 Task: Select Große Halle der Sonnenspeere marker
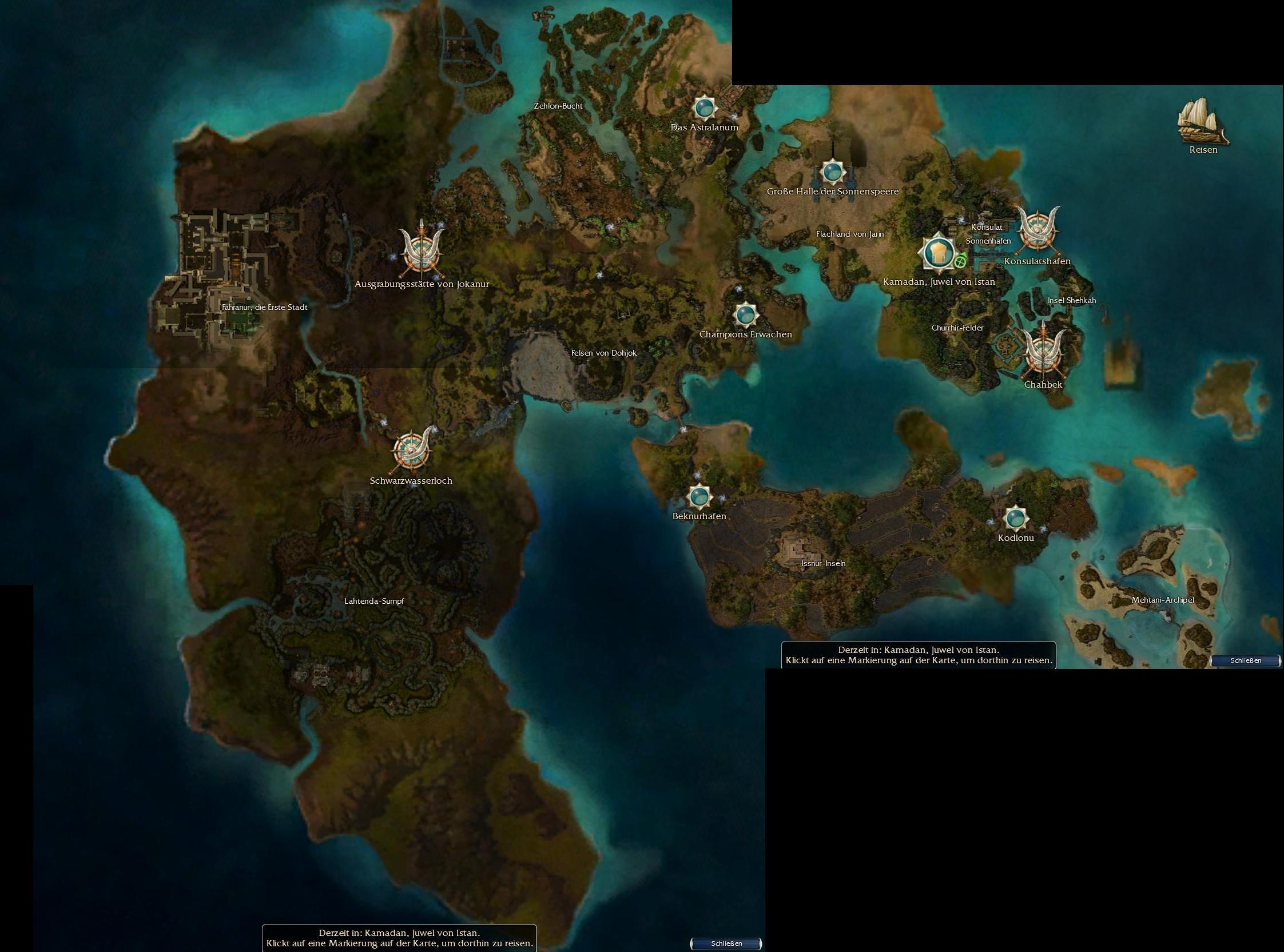point(832,172)
